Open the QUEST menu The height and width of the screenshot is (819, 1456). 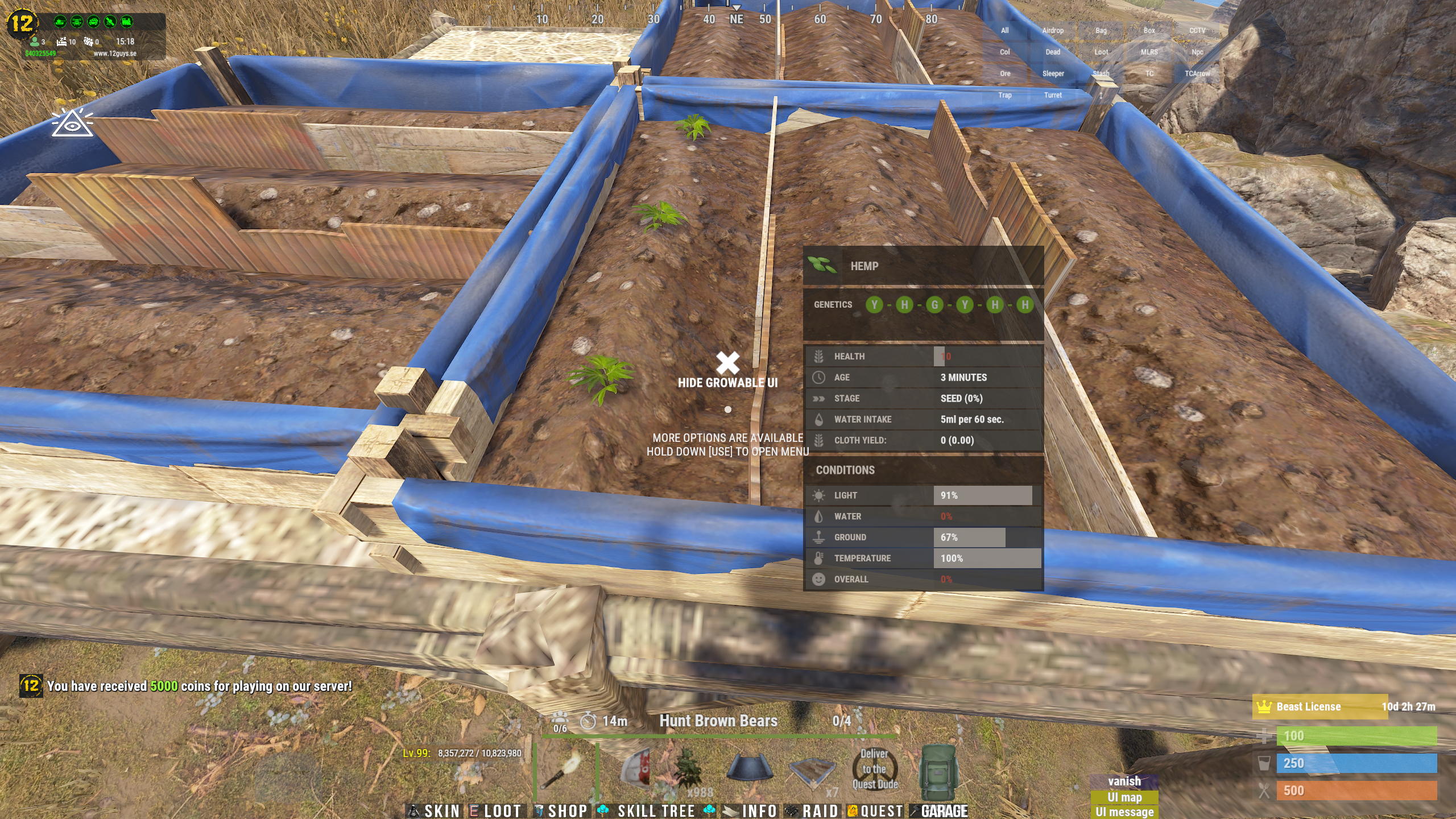[876, 810]
